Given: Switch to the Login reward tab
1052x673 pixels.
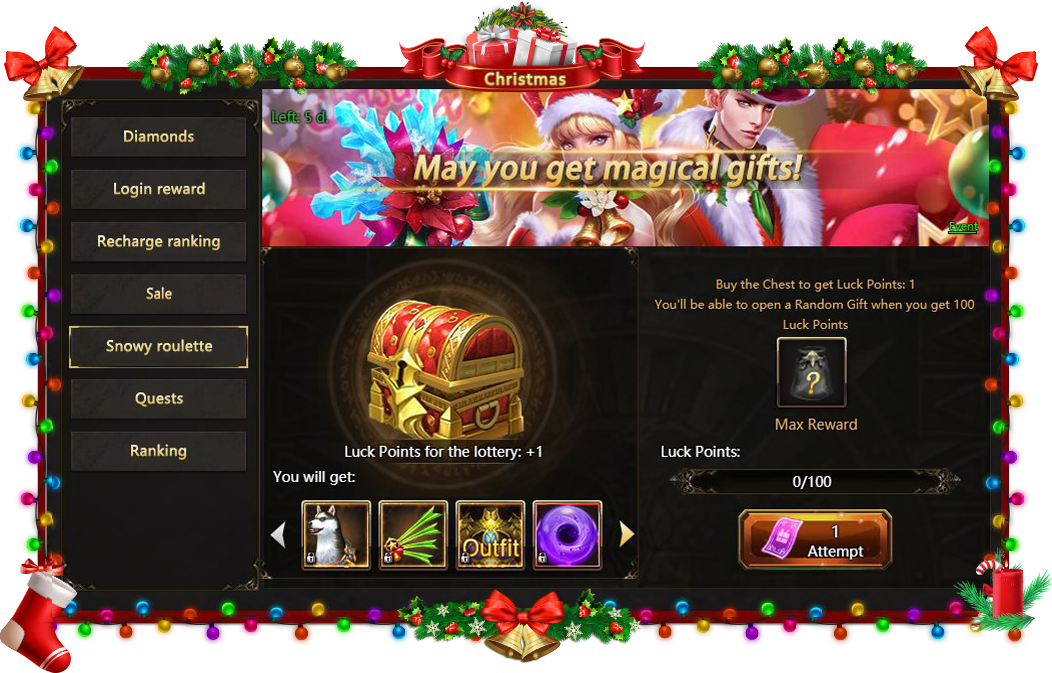Looking at the screenshot, I should pos(158,189).
